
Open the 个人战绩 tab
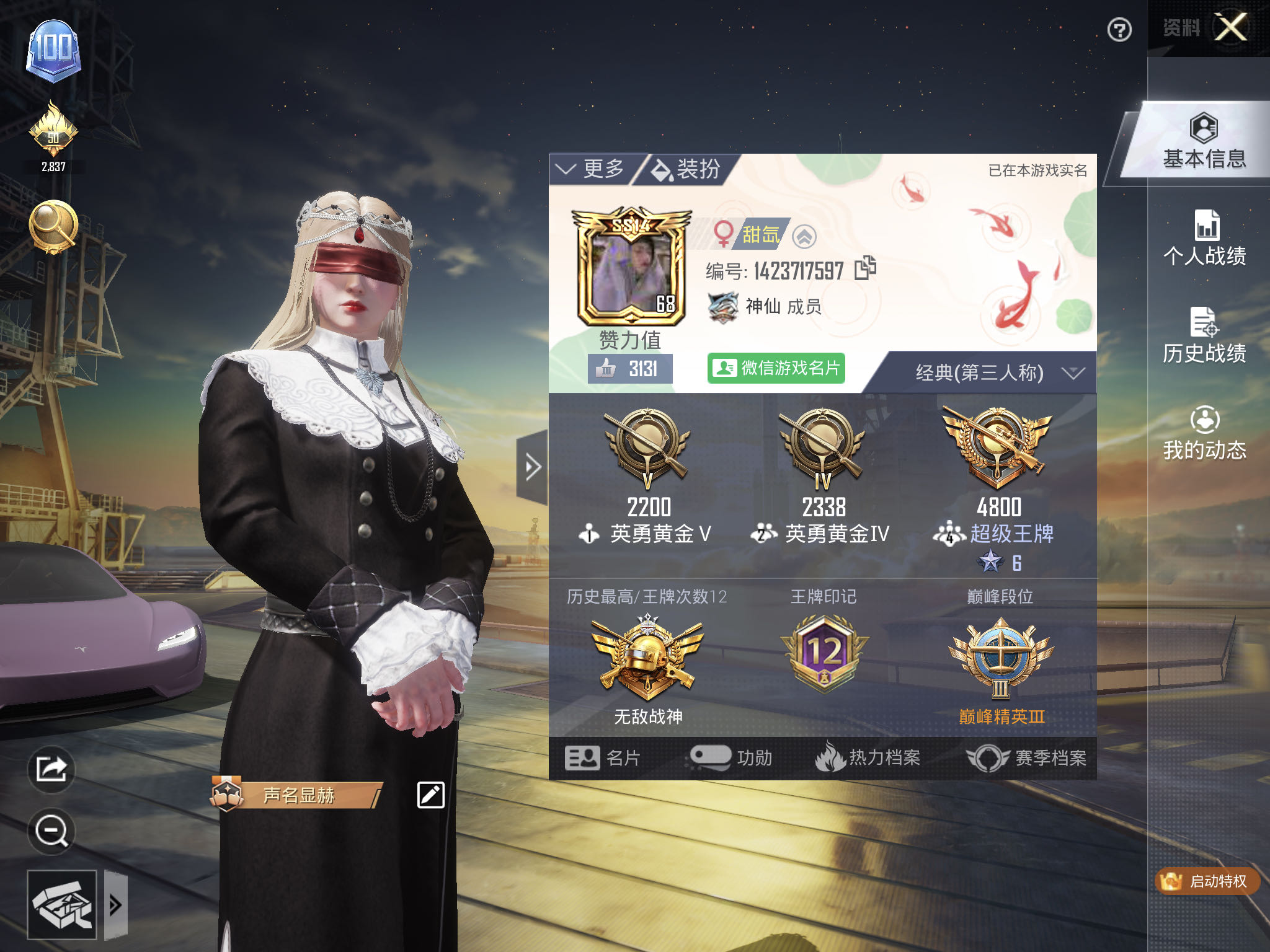click(x=1204, y=239)
